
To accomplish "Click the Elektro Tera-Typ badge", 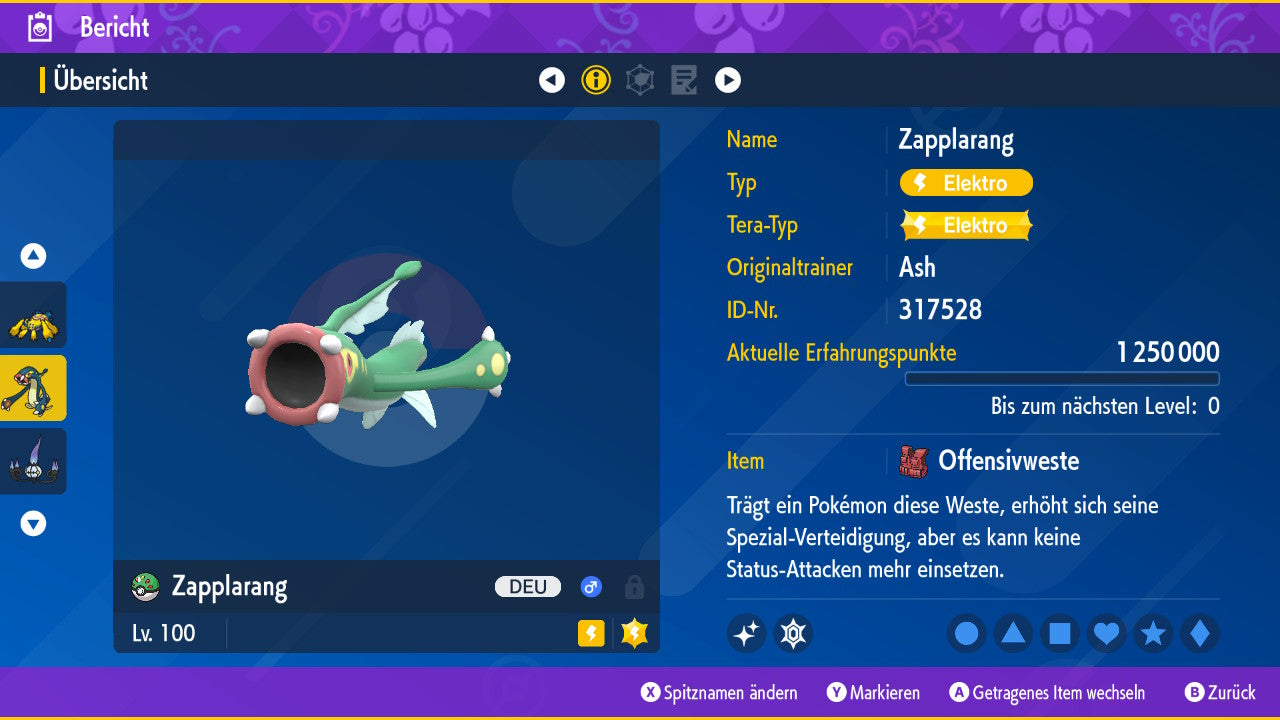I will click(966, 225).
